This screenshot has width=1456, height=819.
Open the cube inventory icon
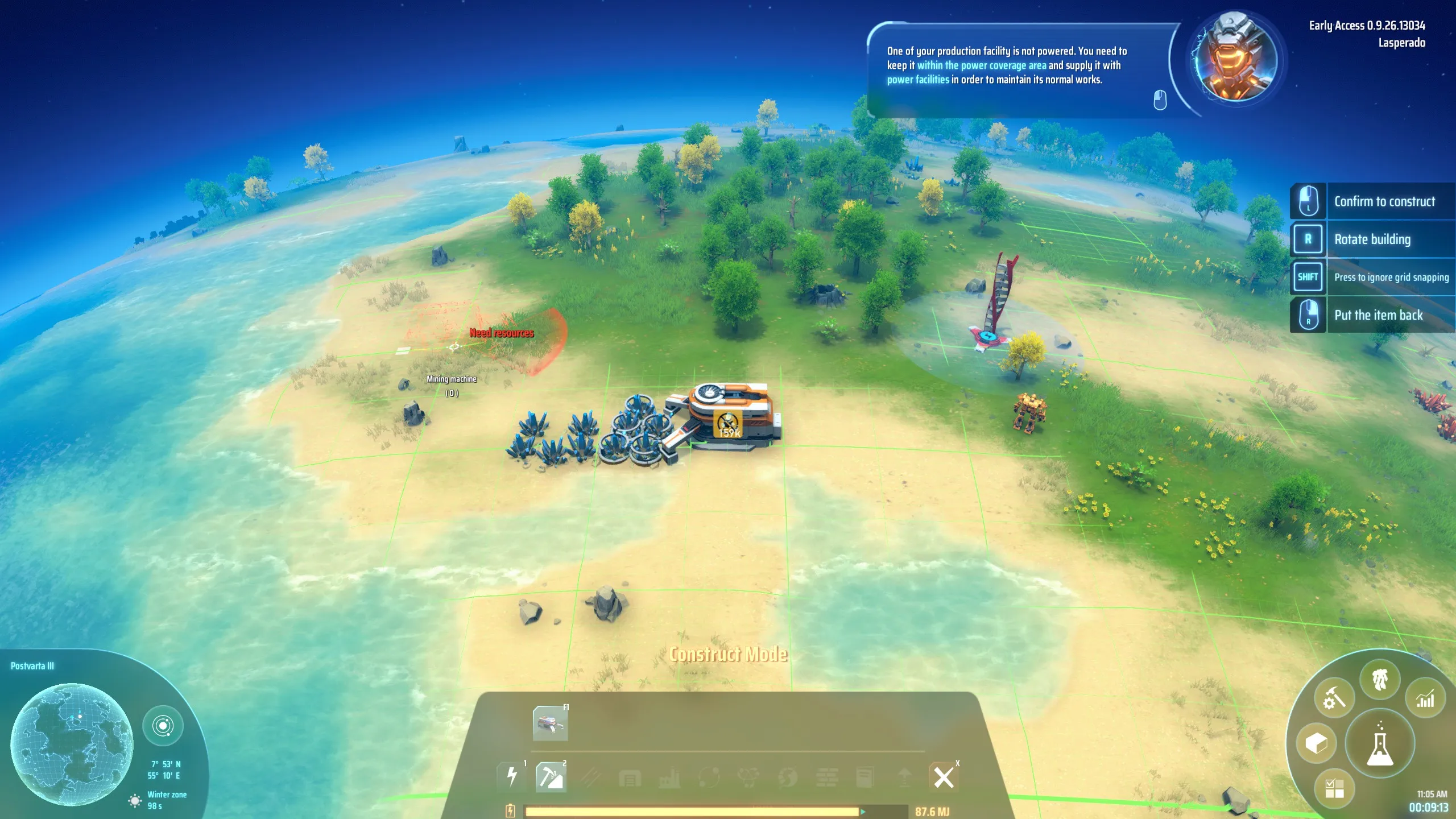(x=1316, y=743)
